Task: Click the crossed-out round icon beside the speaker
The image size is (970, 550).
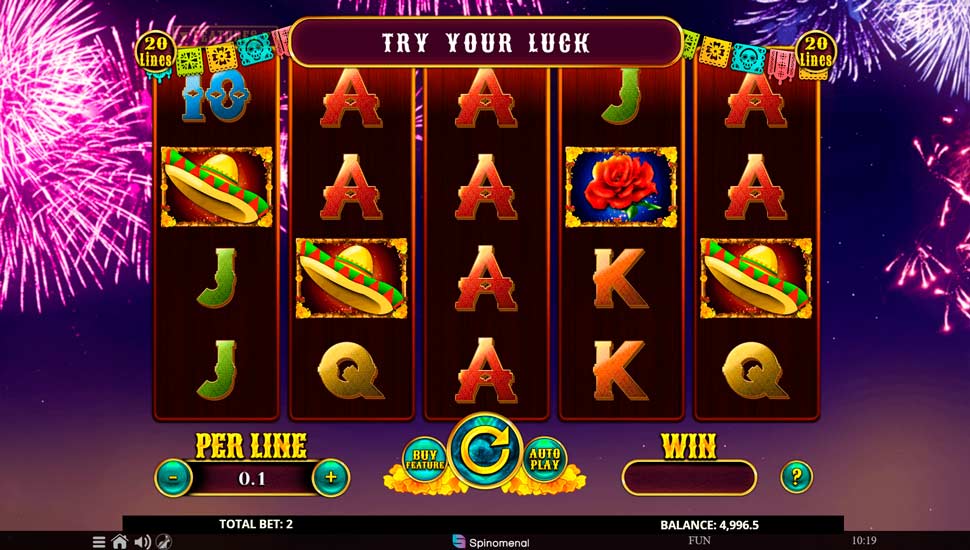Action: point(163,542)
